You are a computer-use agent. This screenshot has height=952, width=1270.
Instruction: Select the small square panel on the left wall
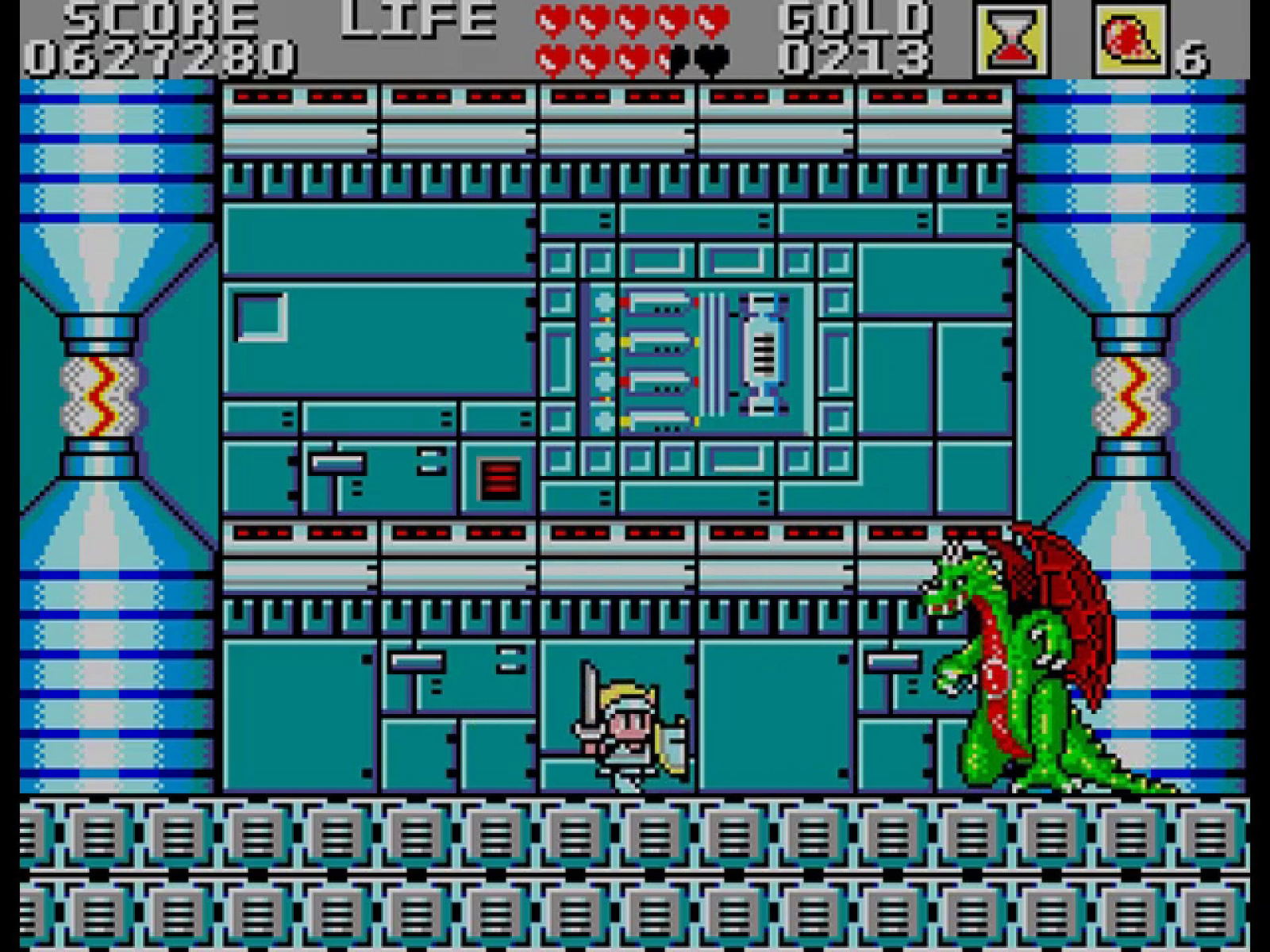tap(260, 317)
